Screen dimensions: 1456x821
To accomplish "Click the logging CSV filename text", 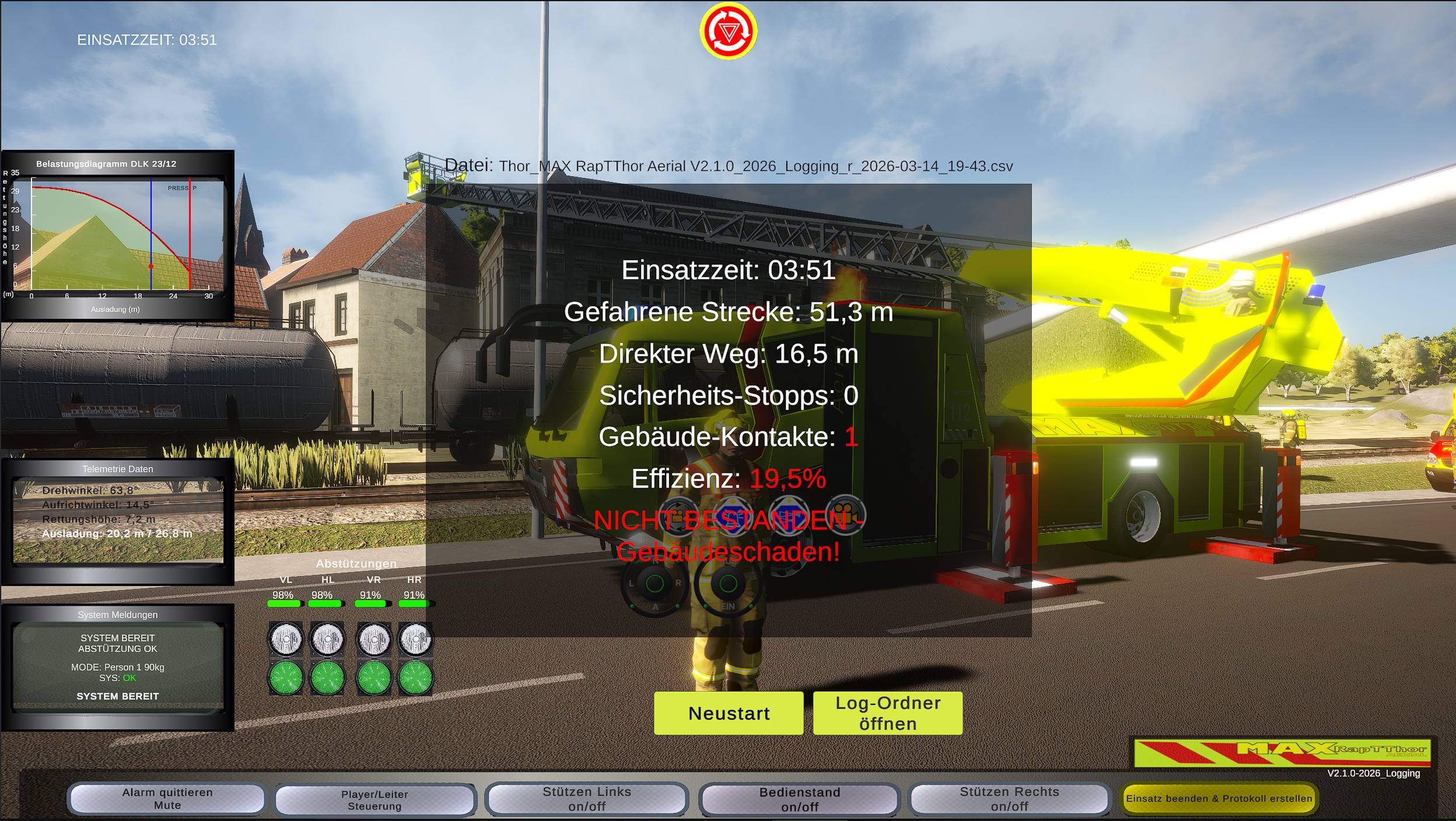I will click(755, 166).
